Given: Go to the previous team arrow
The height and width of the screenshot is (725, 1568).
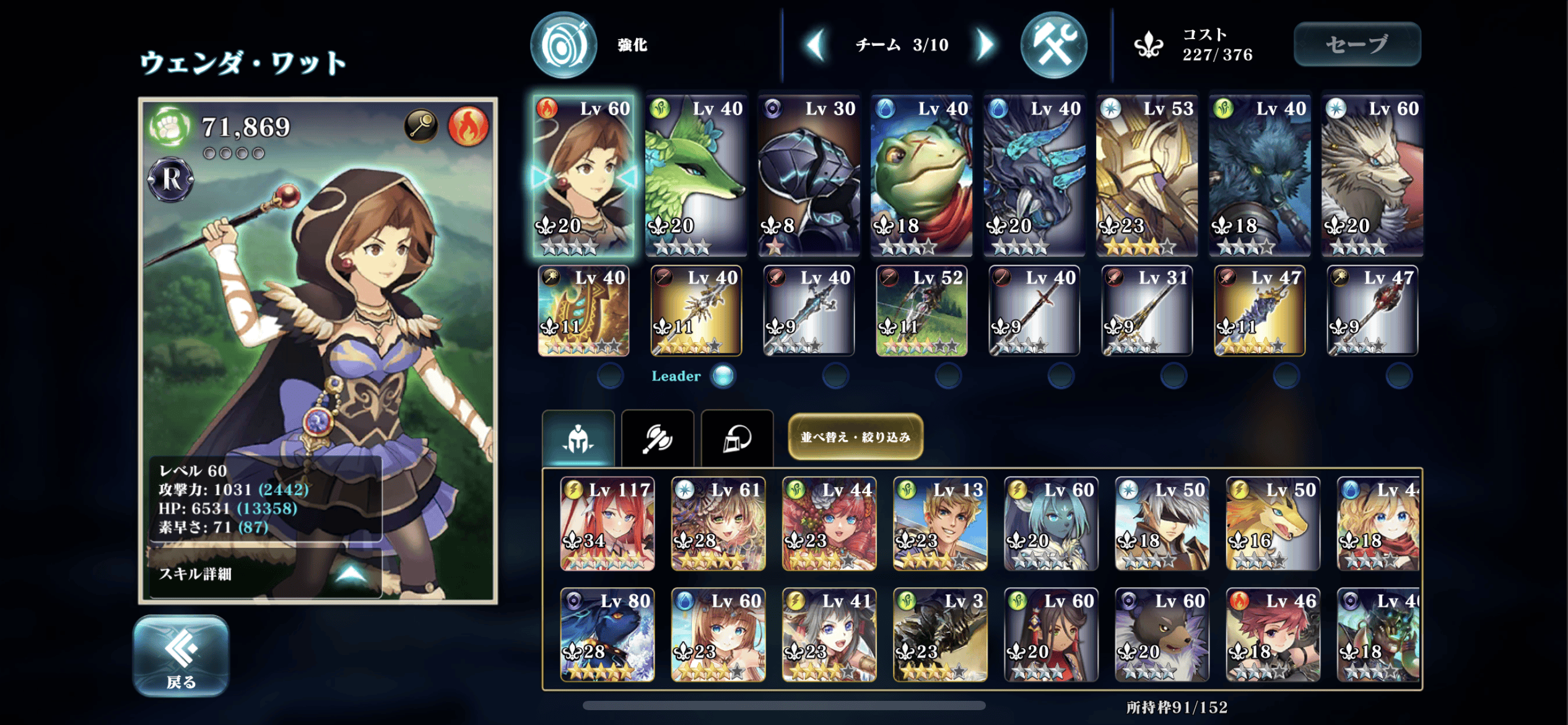Looking at the screenshot, I should 816,45.
